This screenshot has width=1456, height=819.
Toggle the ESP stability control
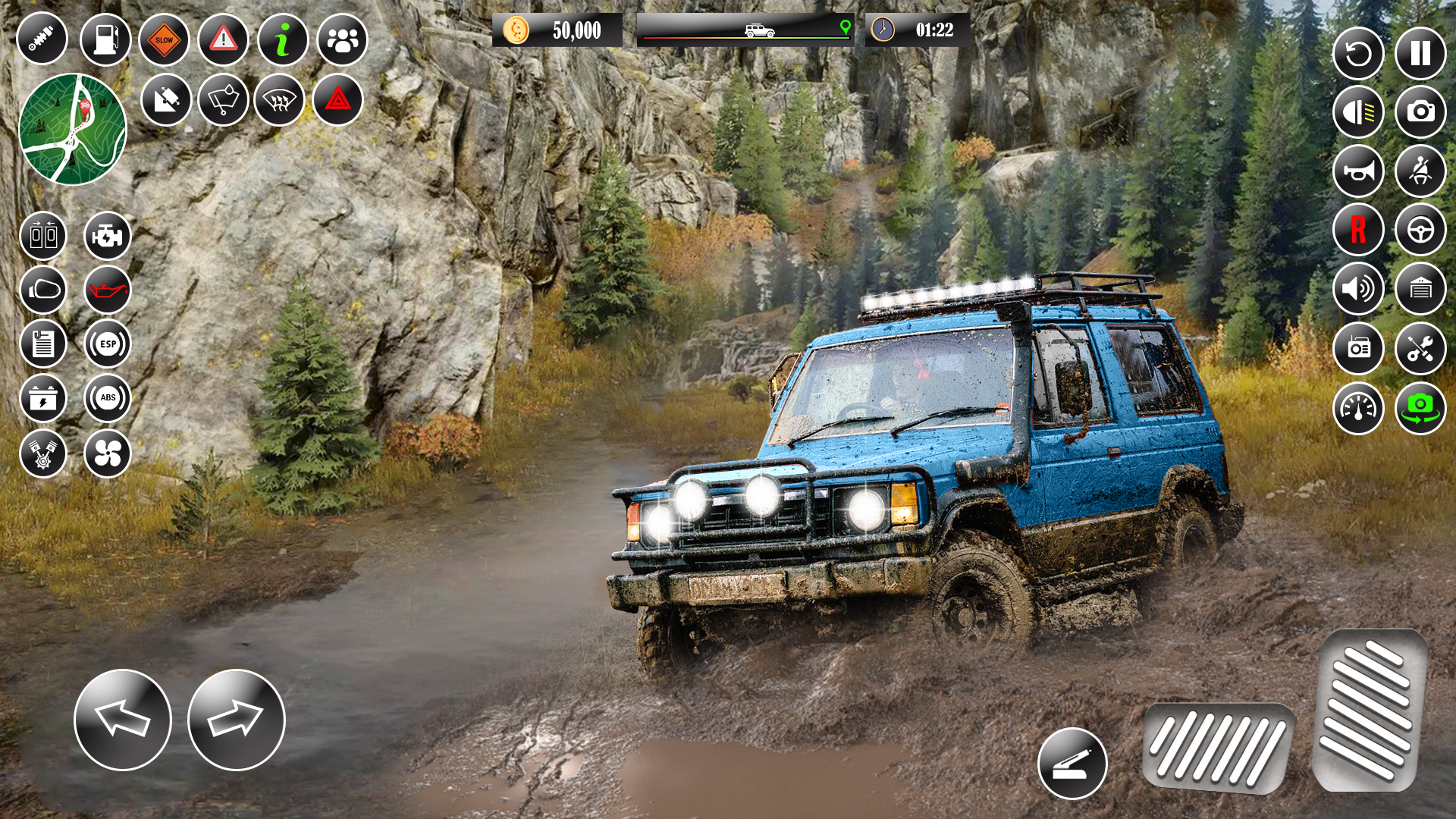point(106,343)
